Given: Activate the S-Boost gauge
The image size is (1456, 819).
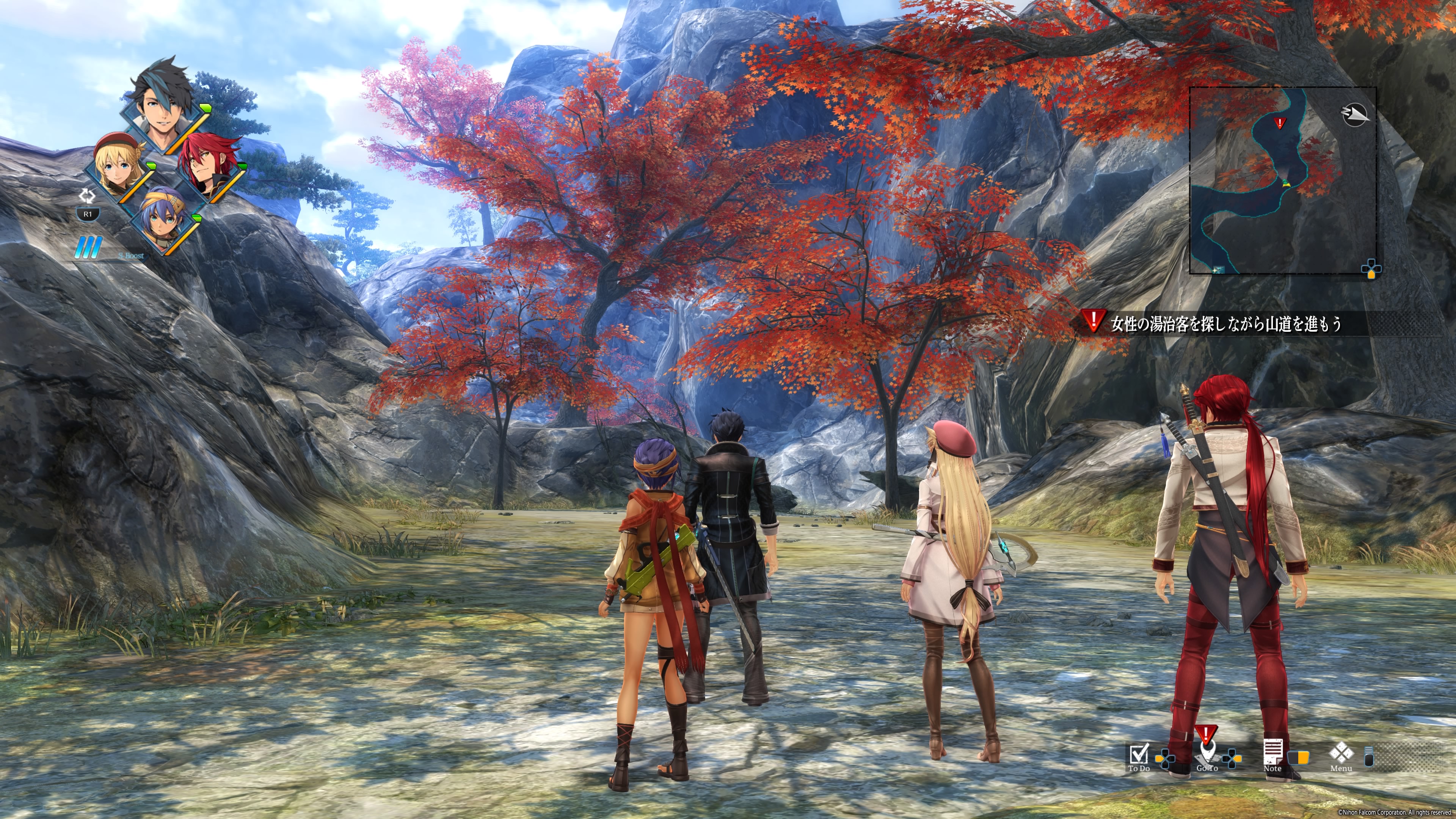Looking at the screenshot, I should click(x=91, y=248).
